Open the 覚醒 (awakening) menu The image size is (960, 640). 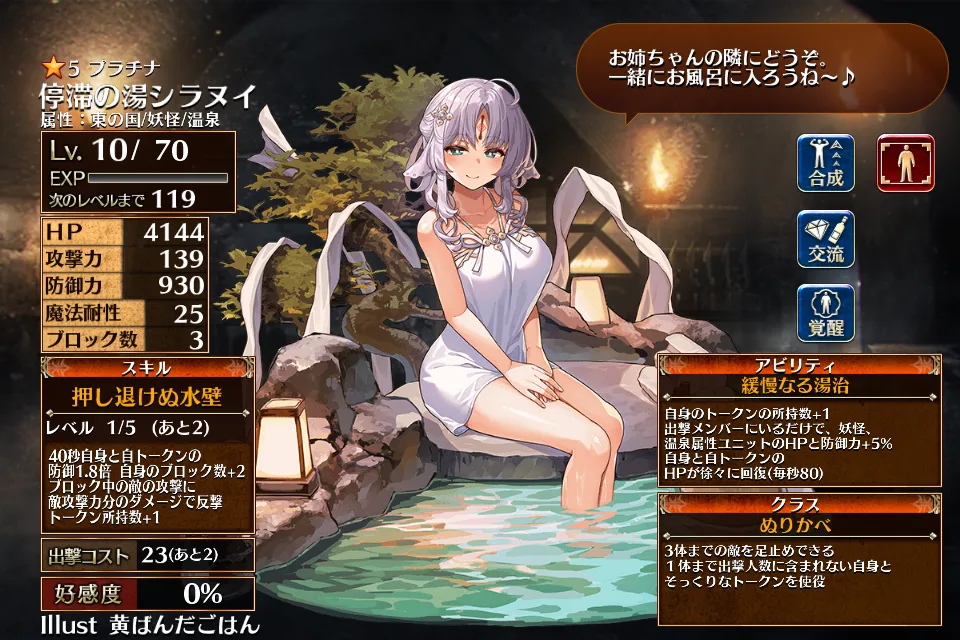826,313
